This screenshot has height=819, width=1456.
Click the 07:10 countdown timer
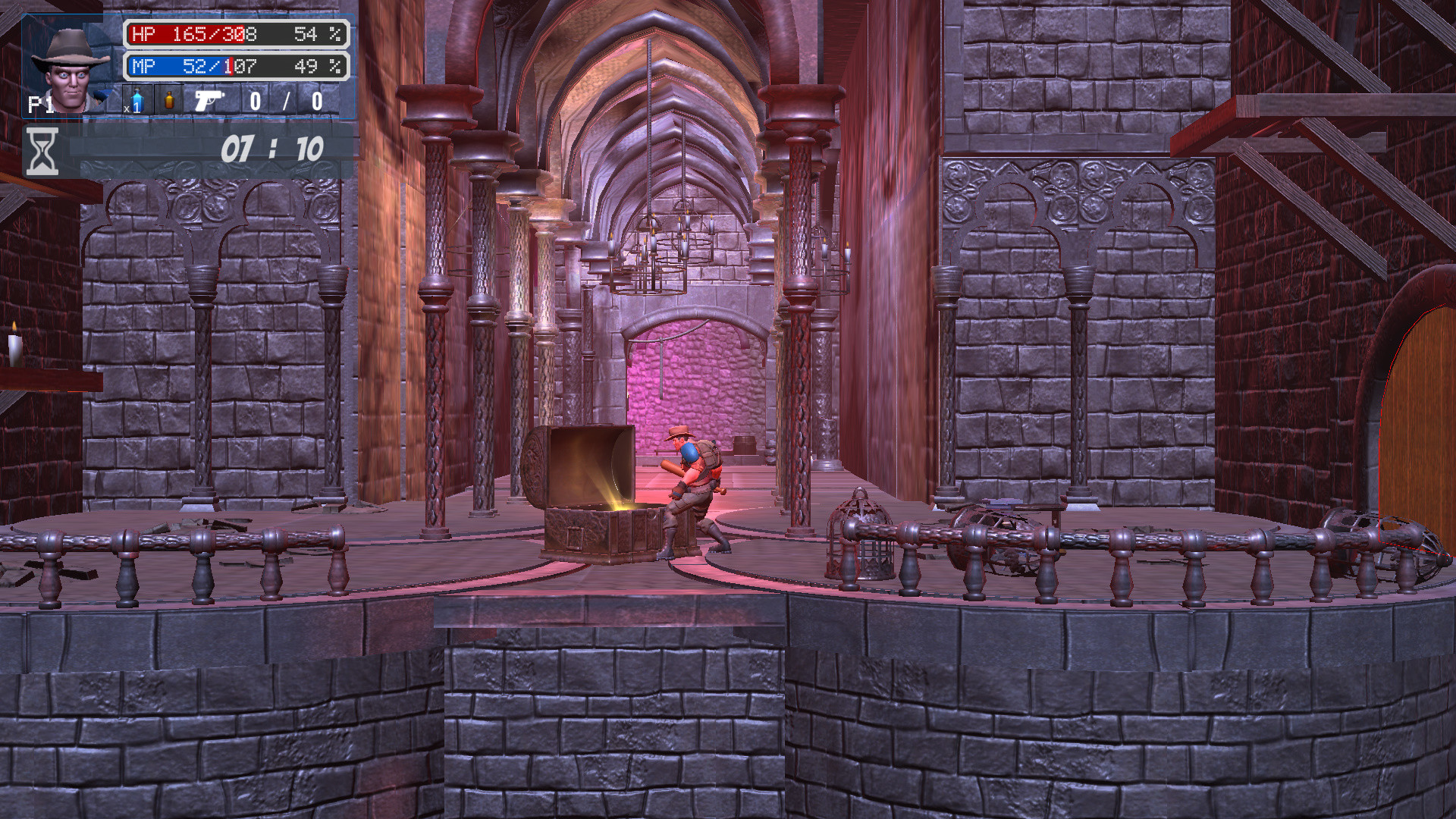pos(275,149)
